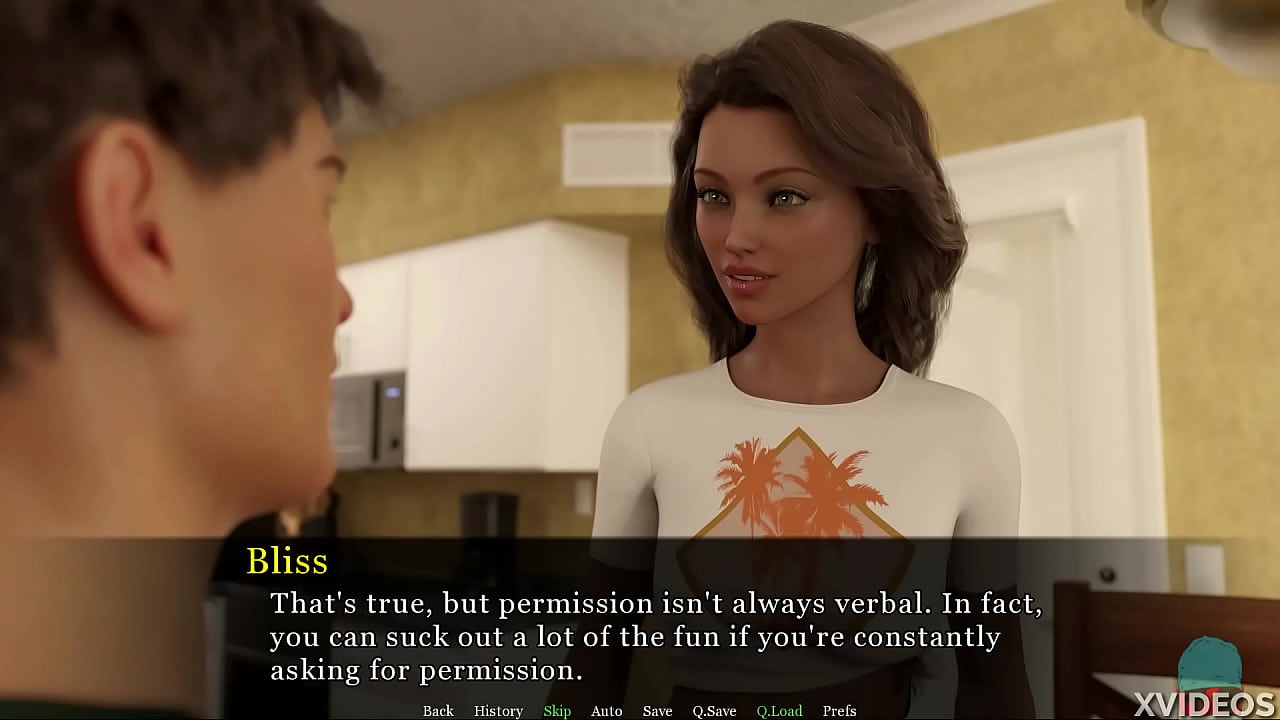Click the game scene to progress dialogue
This screenshot has height=720, width=1280.
[640, 300]
